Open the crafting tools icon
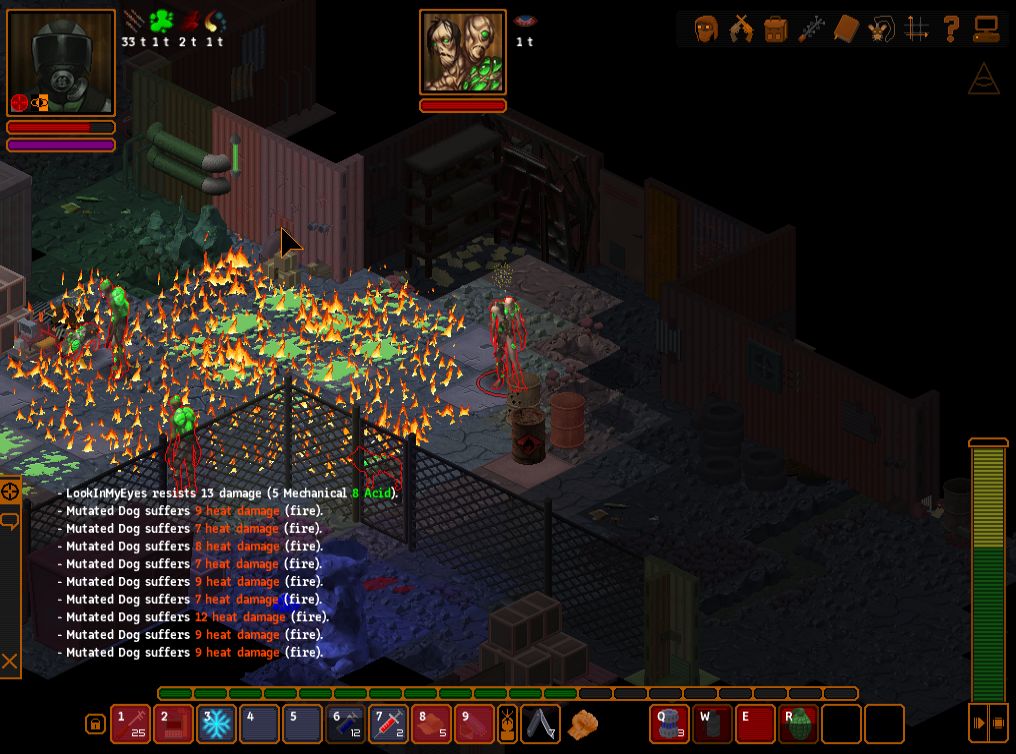This screenshot has width=1016, height=754. pos(811,28)
